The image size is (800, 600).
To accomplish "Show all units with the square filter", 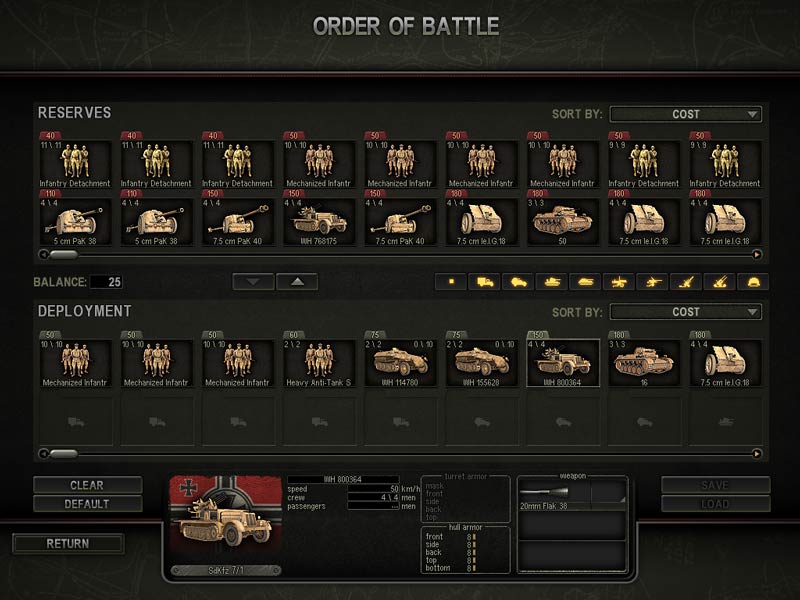I will (451, 282).
